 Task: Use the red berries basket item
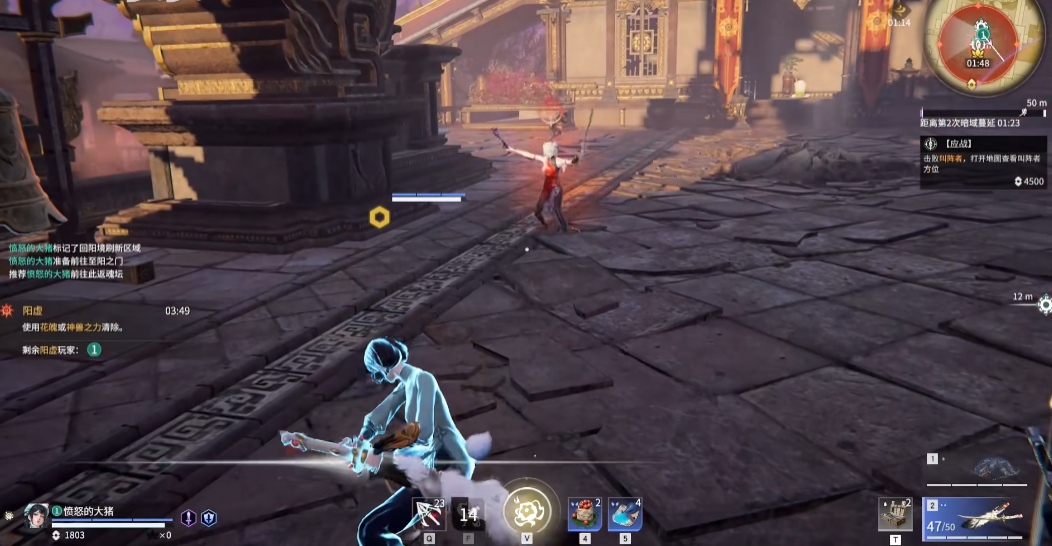pos(583,514)
